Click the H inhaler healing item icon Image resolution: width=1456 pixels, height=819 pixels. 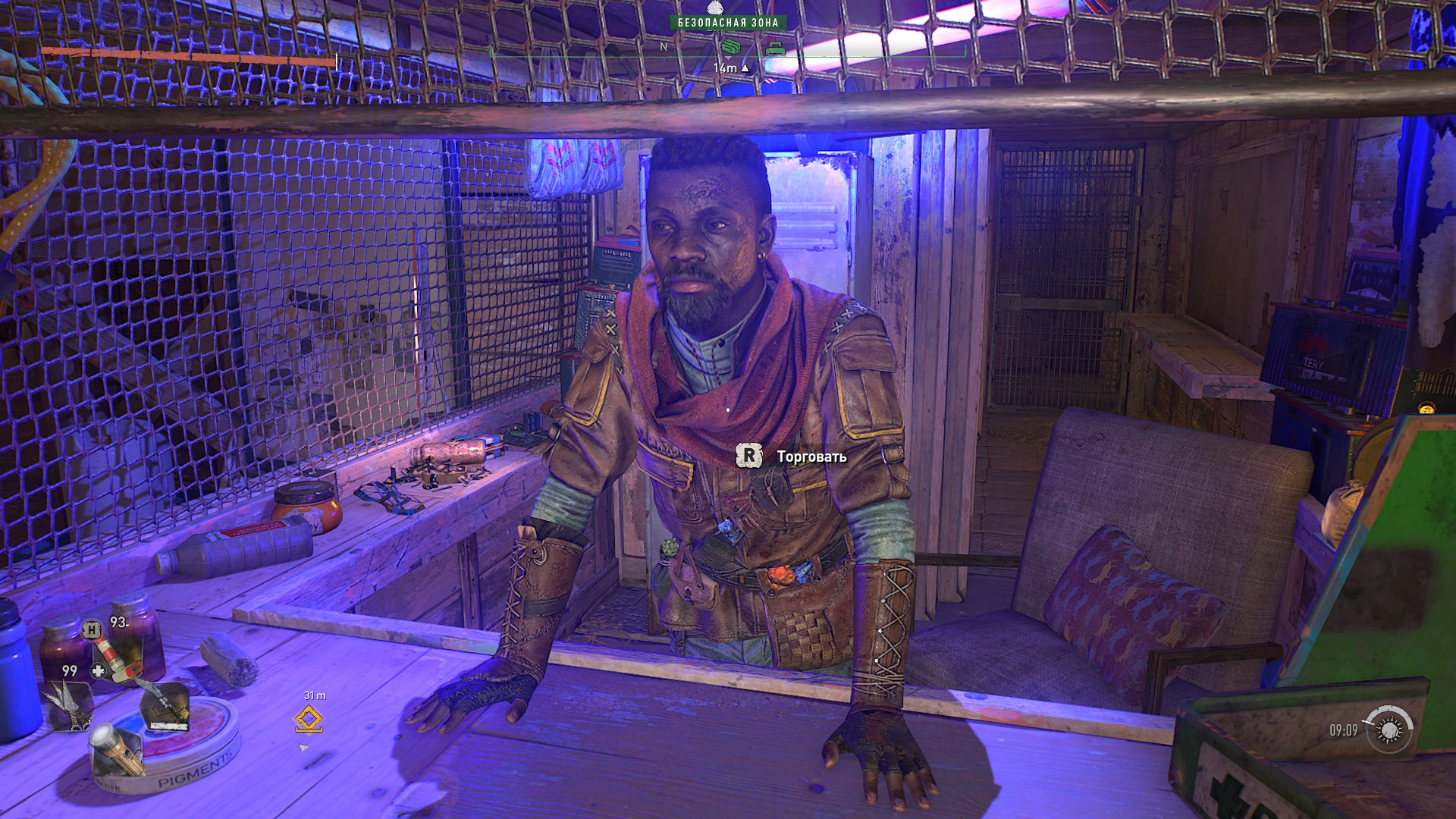point(91,630)
